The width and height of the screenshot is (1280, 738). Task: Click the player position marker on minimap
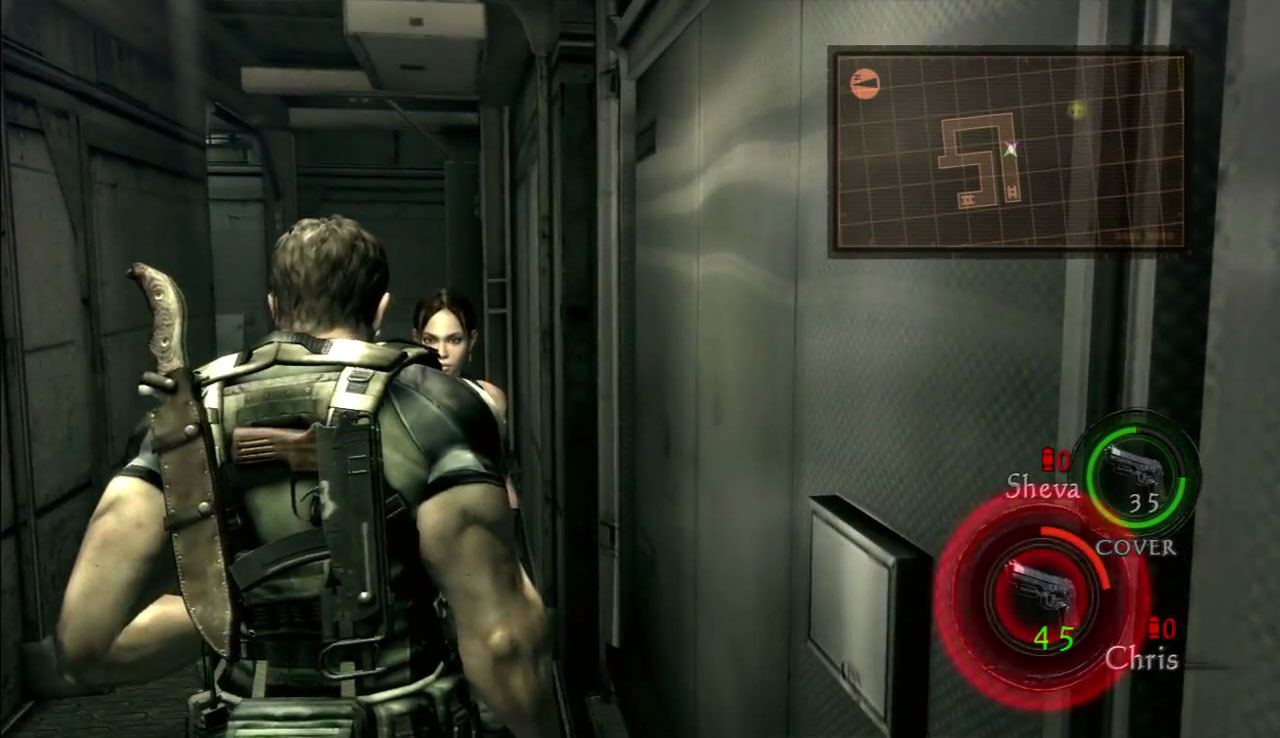coord(1011,149)
